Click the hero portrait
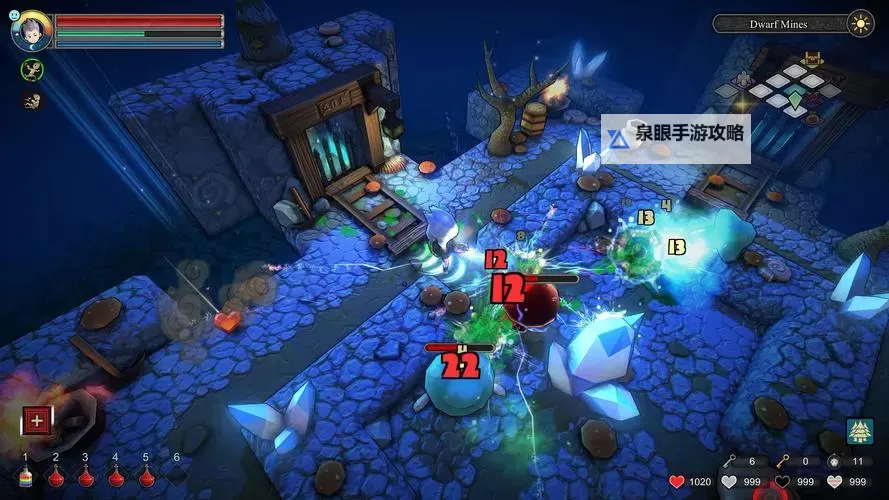The height and width of the screenshot is (500, 889). pos(29,31)
